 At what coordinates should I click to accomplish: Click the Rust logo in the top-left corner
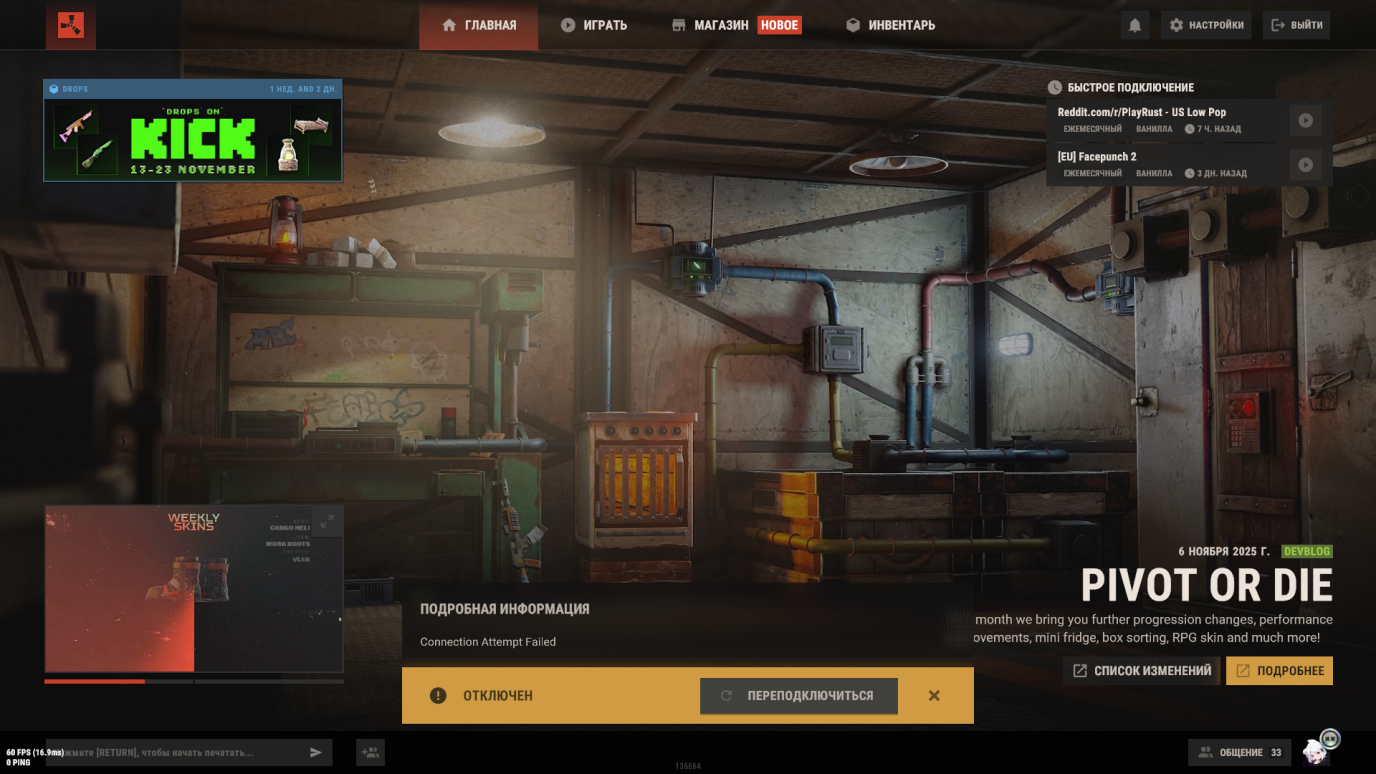[x=69, y=25]
